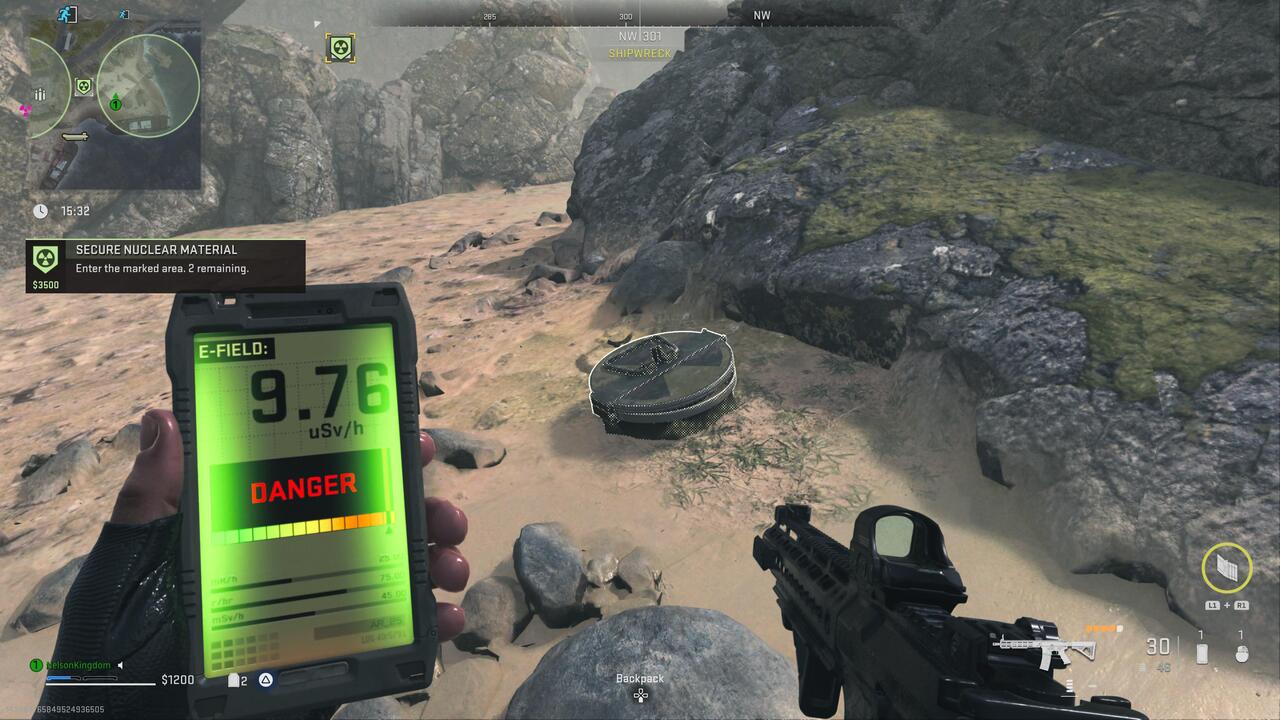Click the armor plate icon in the L1+R1 circle
The width and height of the screenshot is (1280, 720).
point(1226,567)
